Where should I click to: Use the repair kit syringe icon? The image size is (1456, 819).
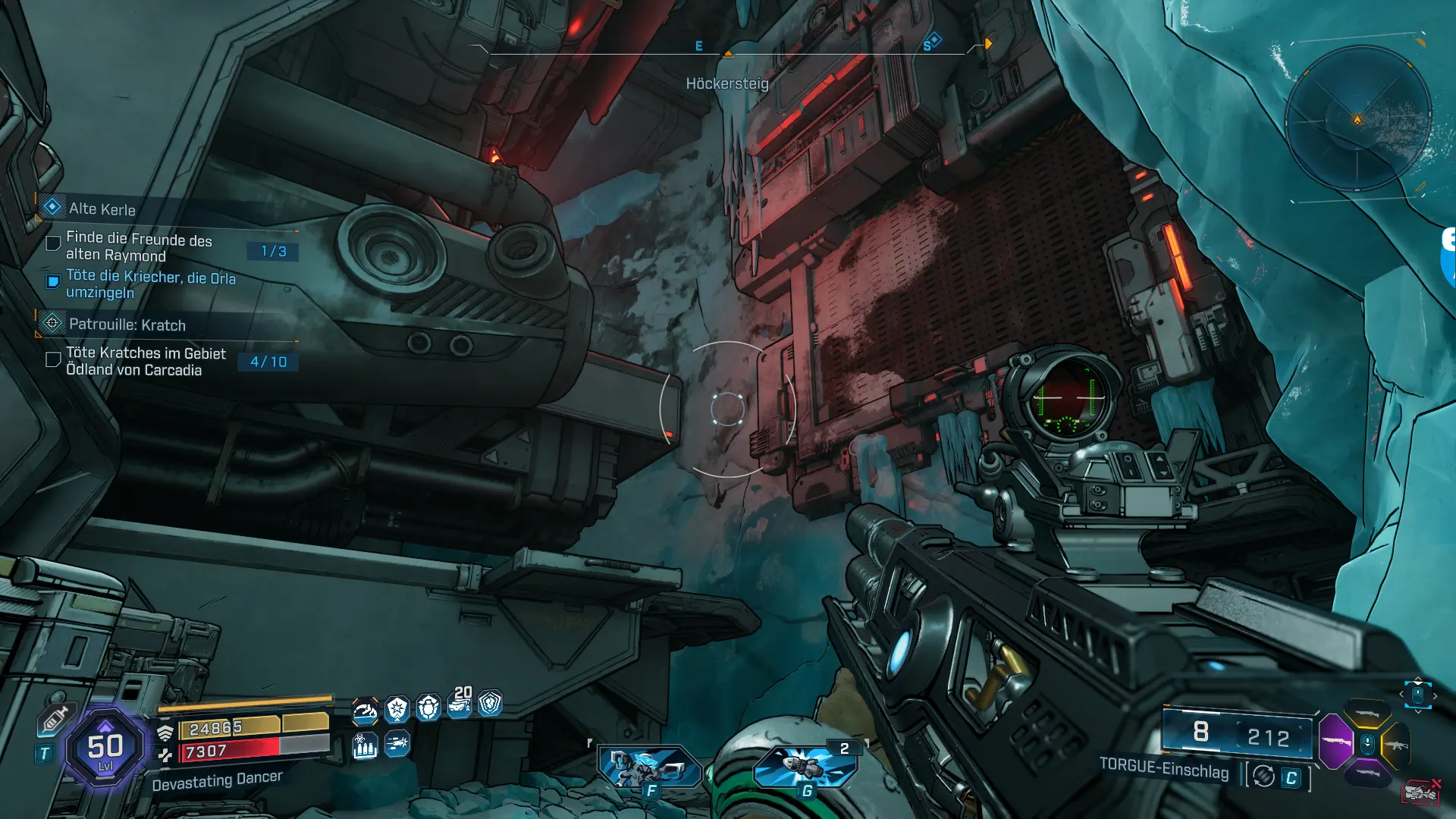coord(55,719)
